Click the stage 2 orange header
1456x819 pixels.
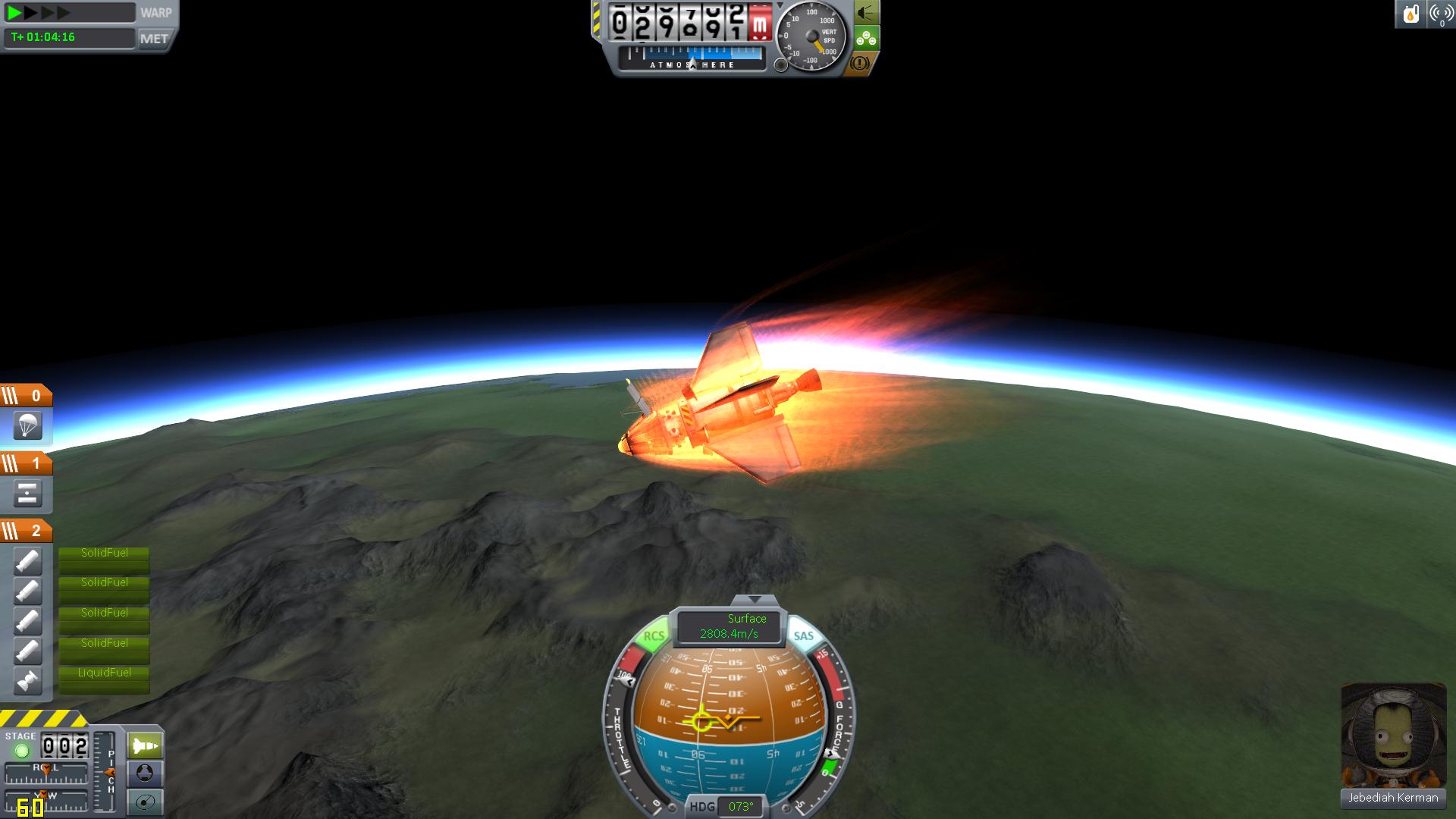[27, 531]
